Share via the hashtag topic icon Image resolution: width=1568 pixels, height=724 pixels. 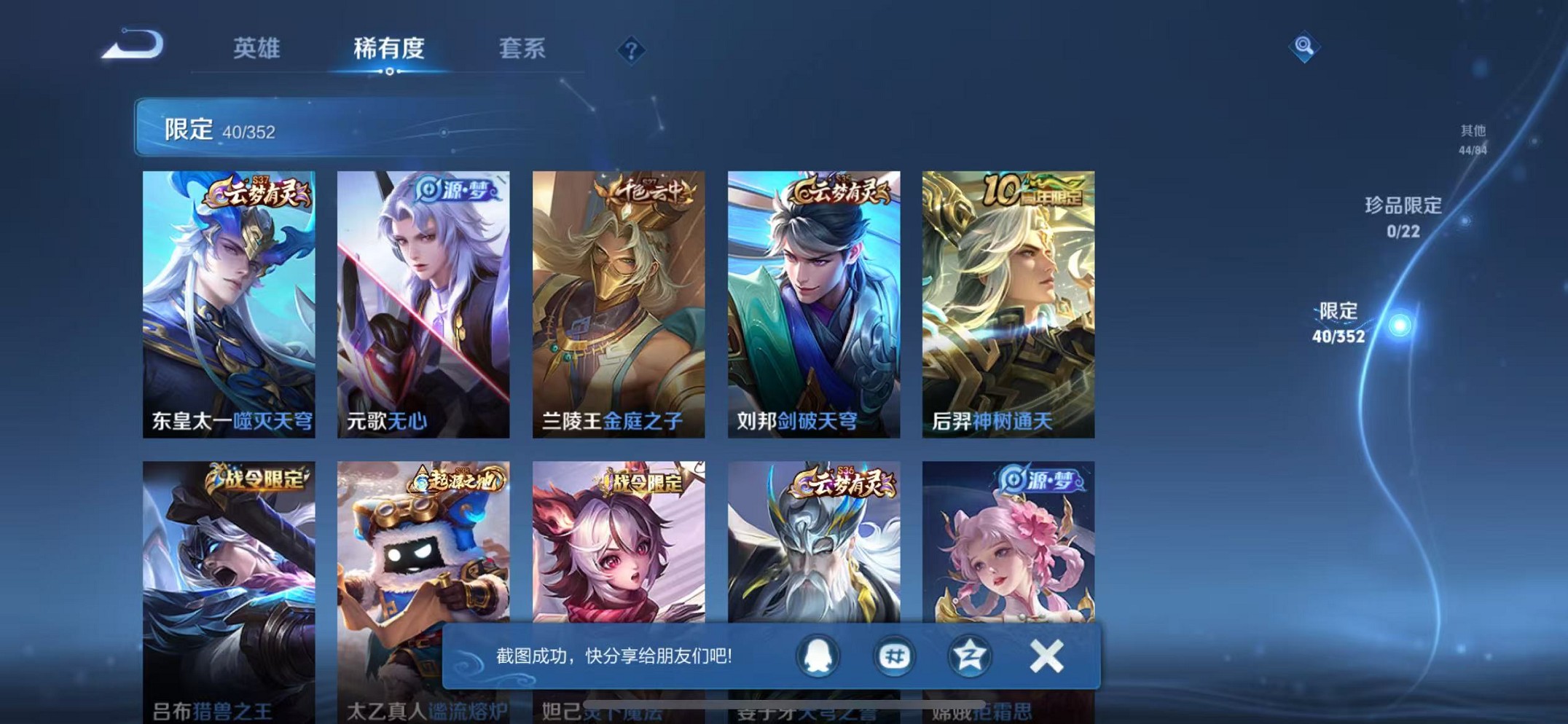(894, 655)
